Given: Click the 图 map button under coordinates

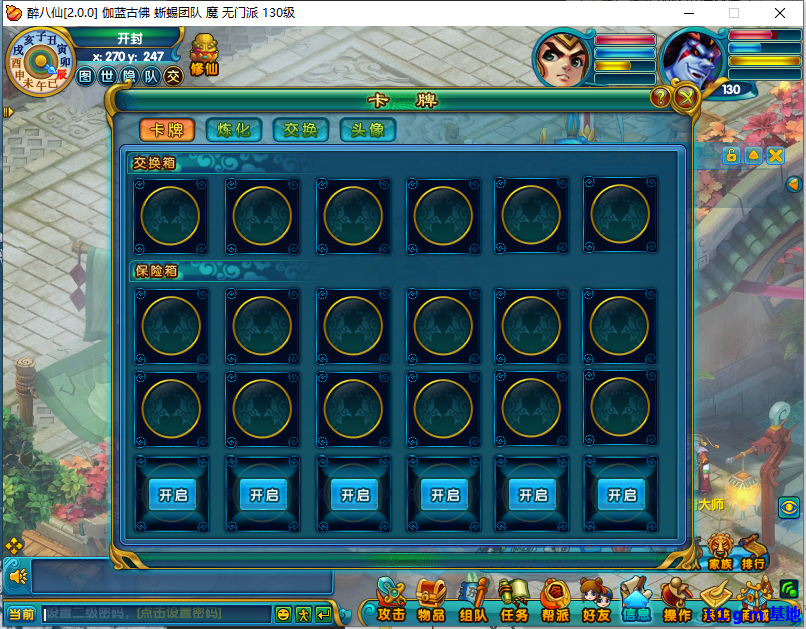Looking at the screenshot, I should (x=86, y=76).
